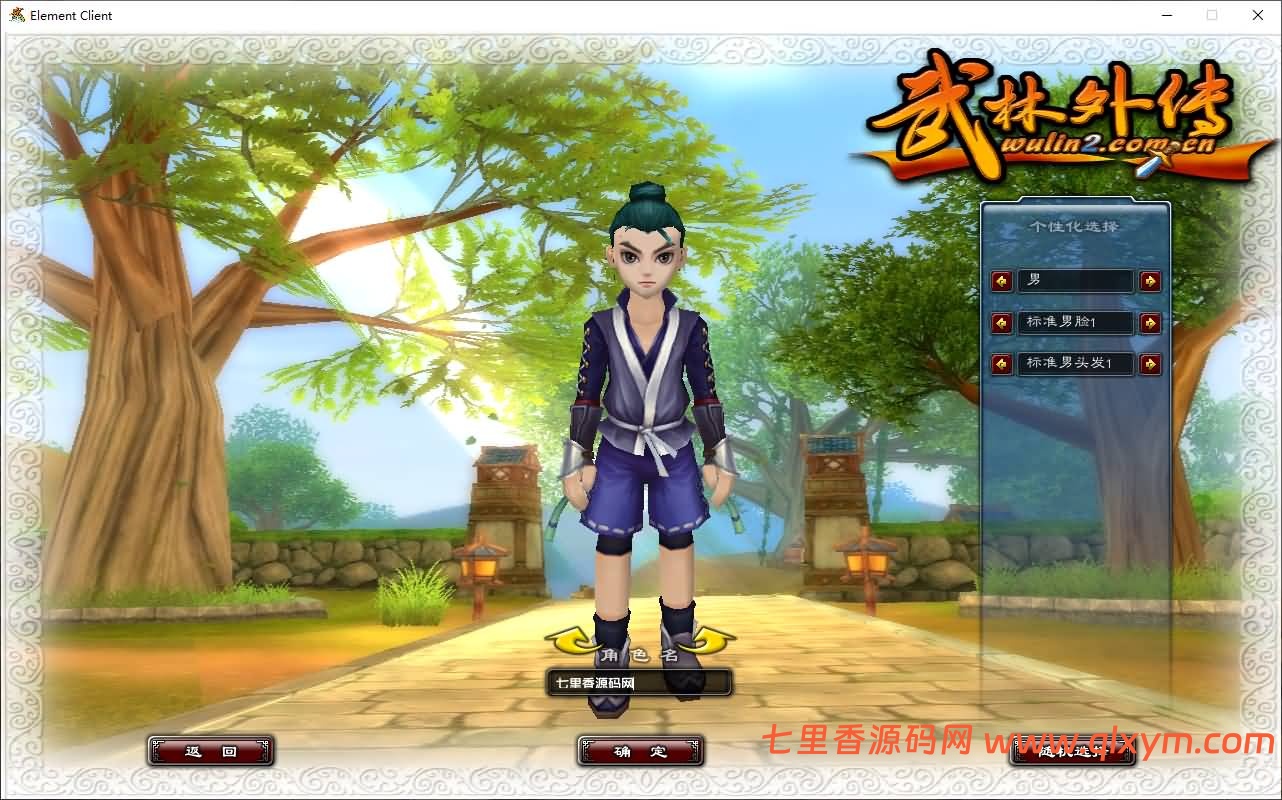The height and width of the screenshot is (800, 1282).
Task: Click left red arrow beside gender option 男
Action: [1001, 281]
